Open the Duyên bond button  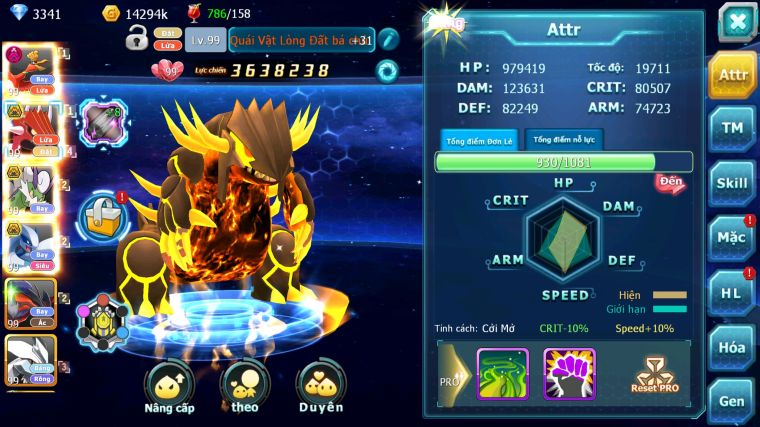tap(321, 388)
